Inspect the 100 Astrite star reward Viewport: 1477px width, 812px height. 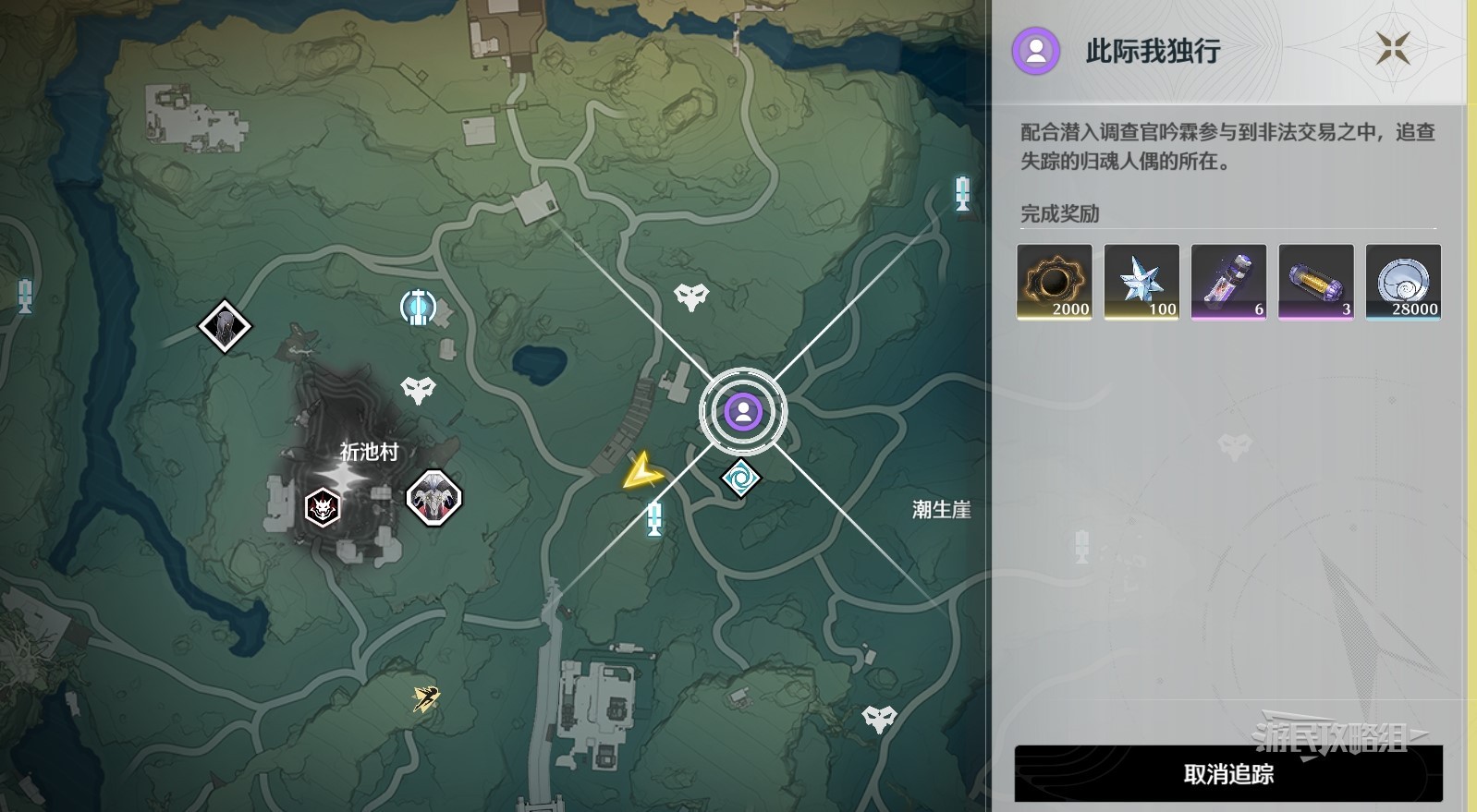[1141, 282]
